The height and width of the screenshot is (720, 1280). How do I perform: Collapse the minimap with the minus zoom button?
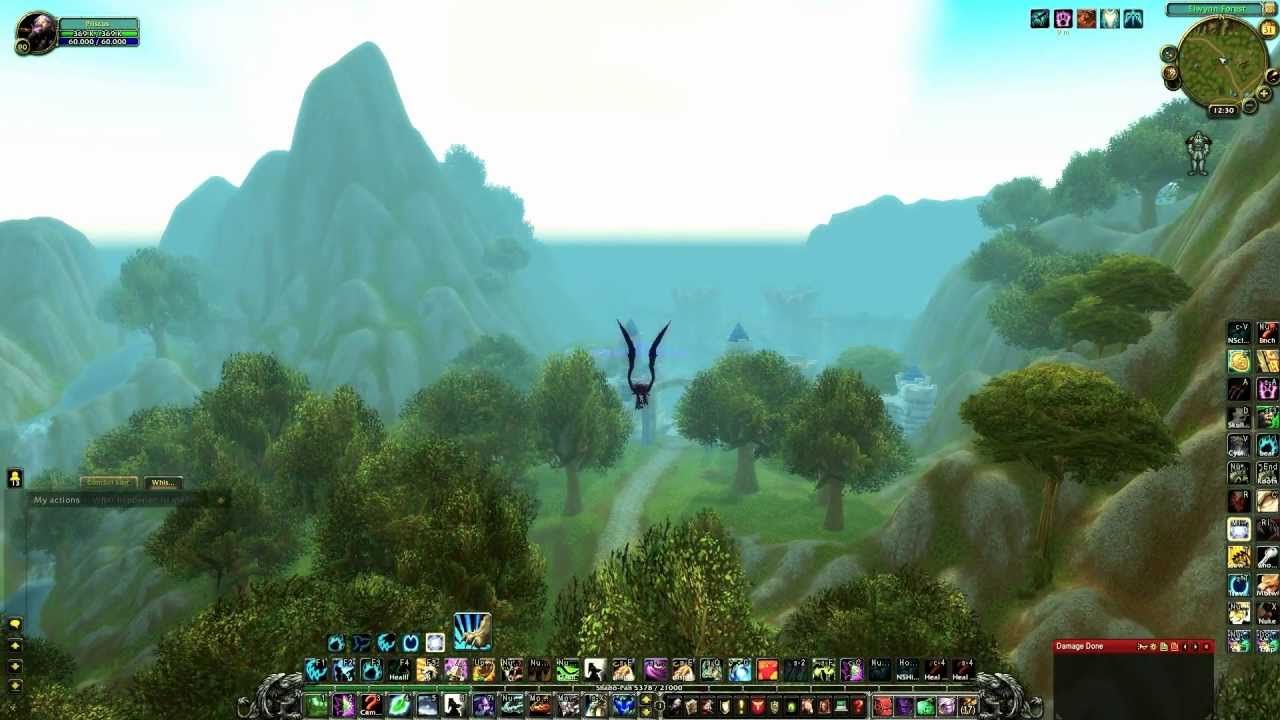(x=1249, y=106)
